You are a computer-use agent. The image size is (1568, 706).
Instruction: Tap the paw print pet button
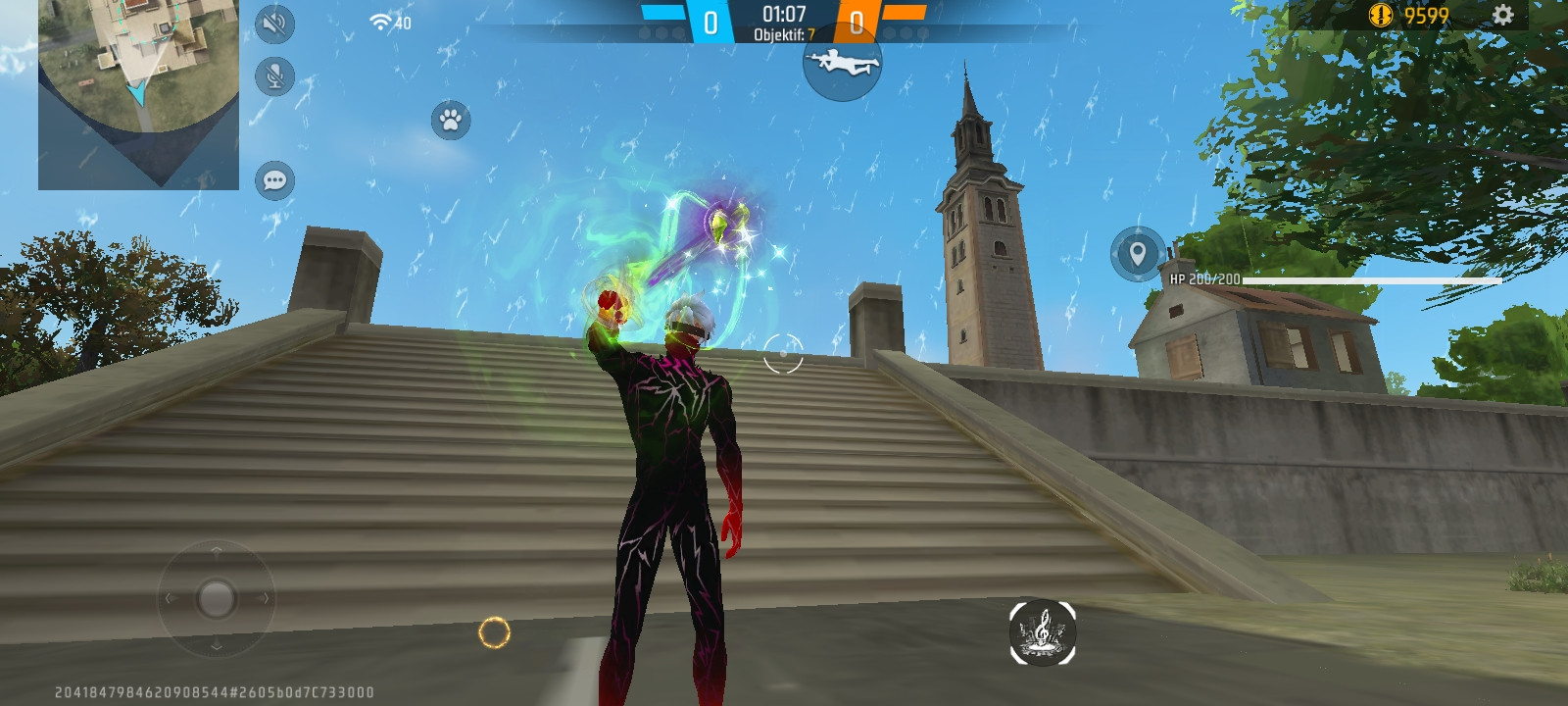point(451,121)
